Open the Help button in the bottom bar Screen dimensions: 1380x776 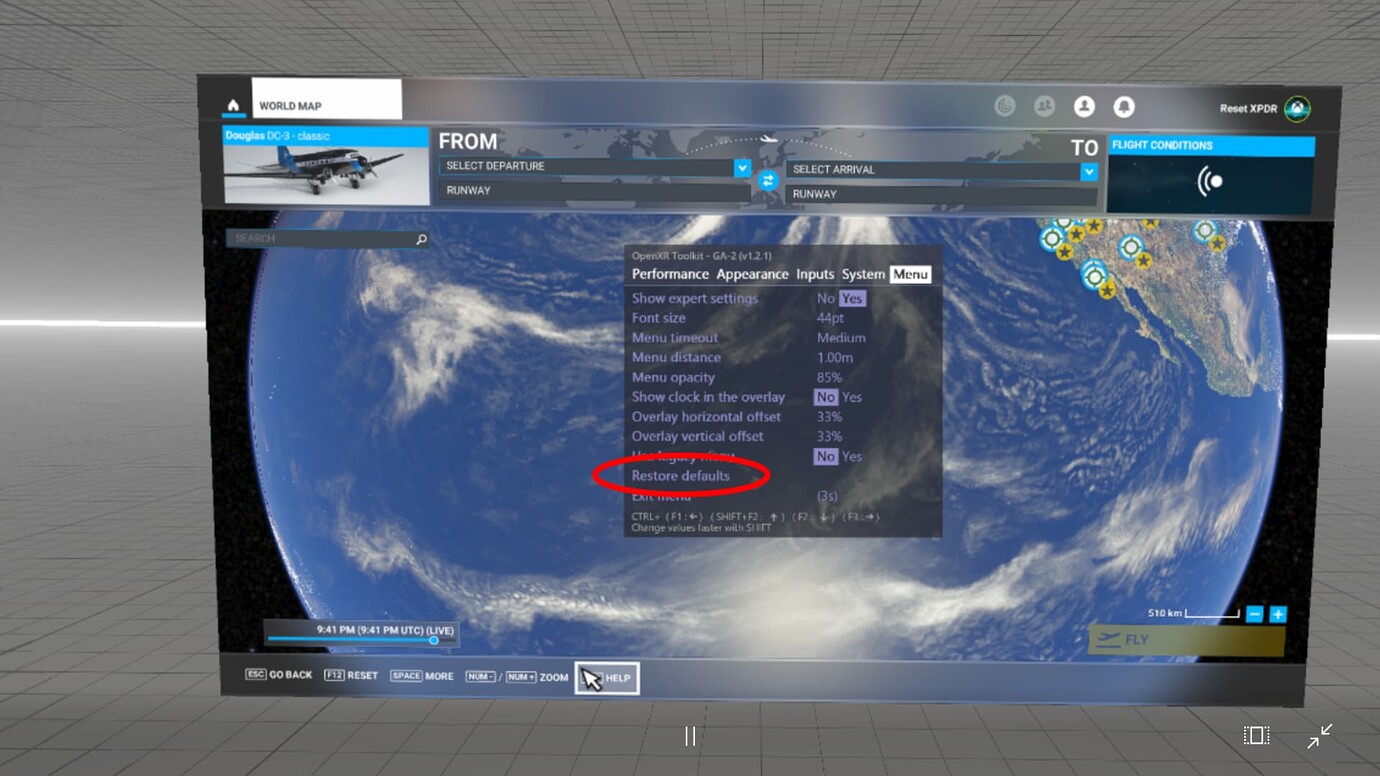point(607,679)
